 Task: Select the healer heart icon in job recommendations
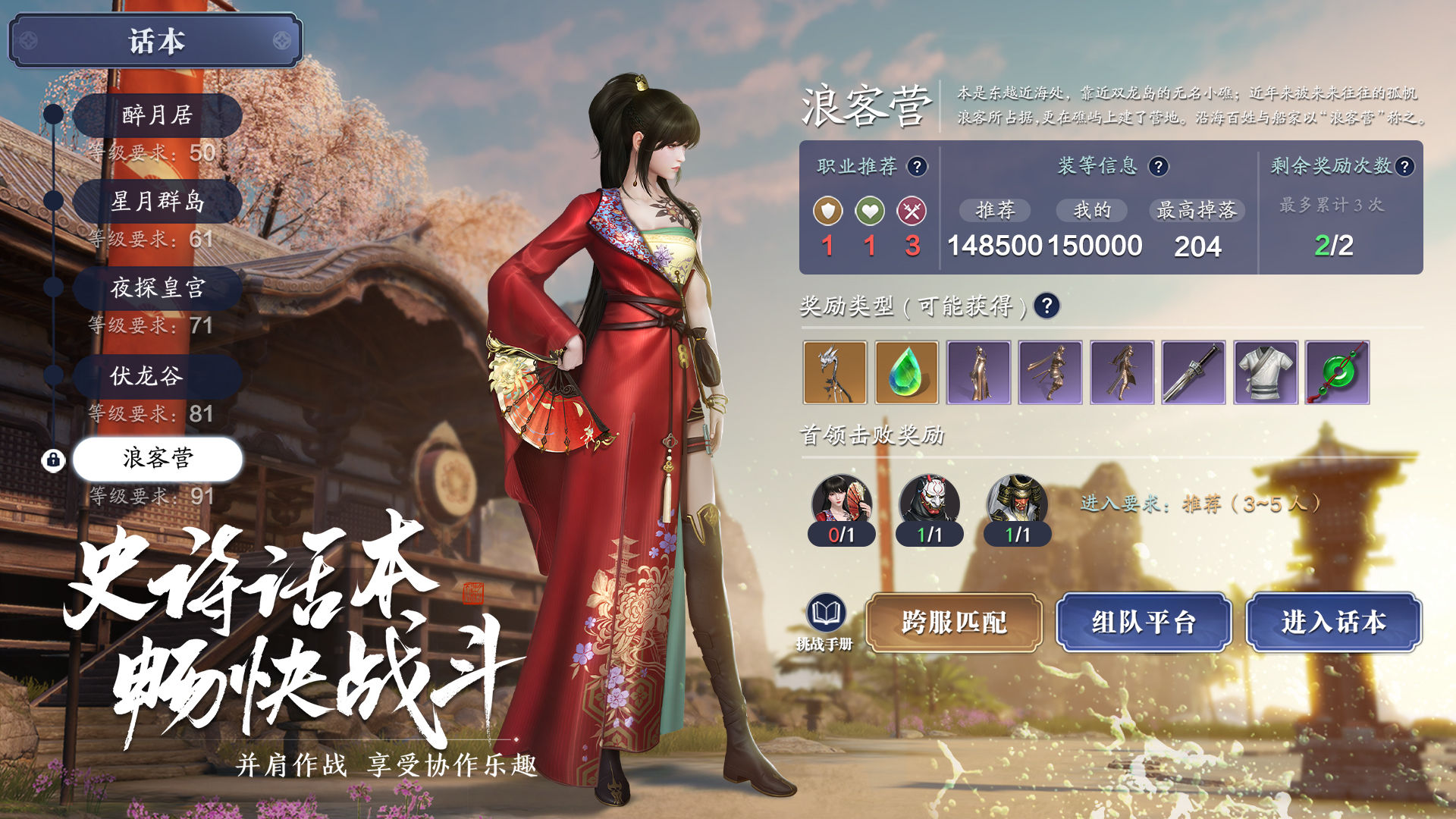click(x=869, y=210)
